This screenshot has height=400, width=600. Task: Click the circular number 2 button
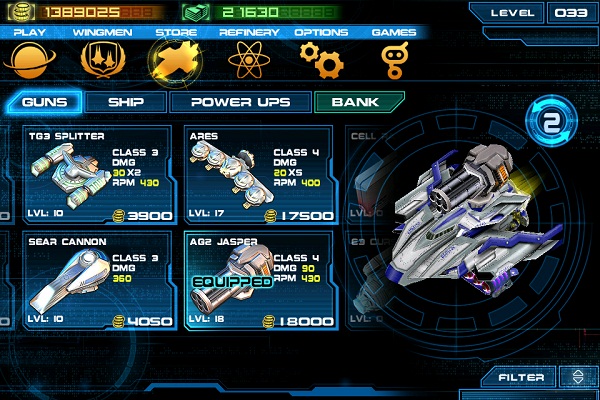pos(548,124)
